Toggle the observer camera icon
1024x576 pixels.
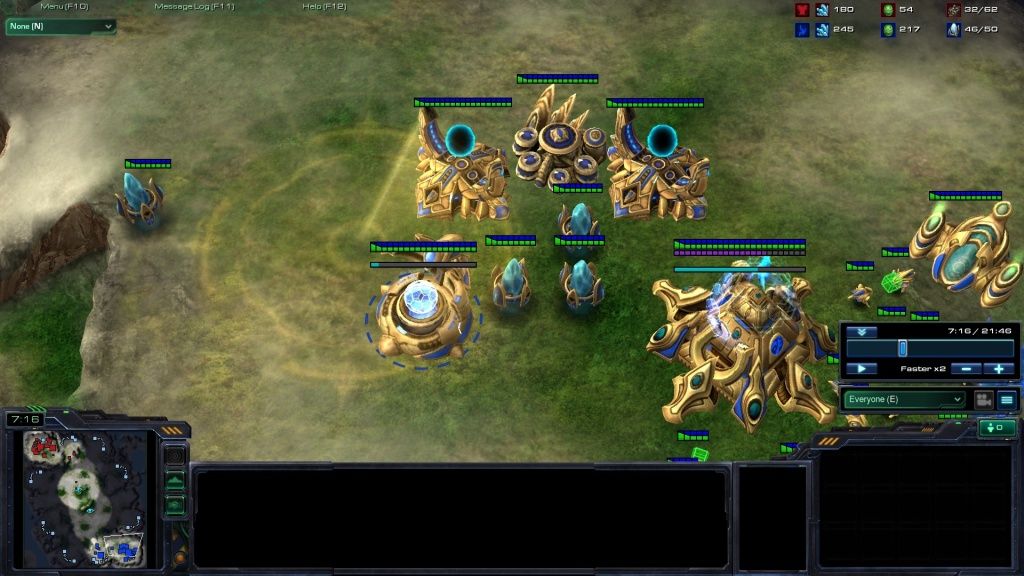(983, 399)
